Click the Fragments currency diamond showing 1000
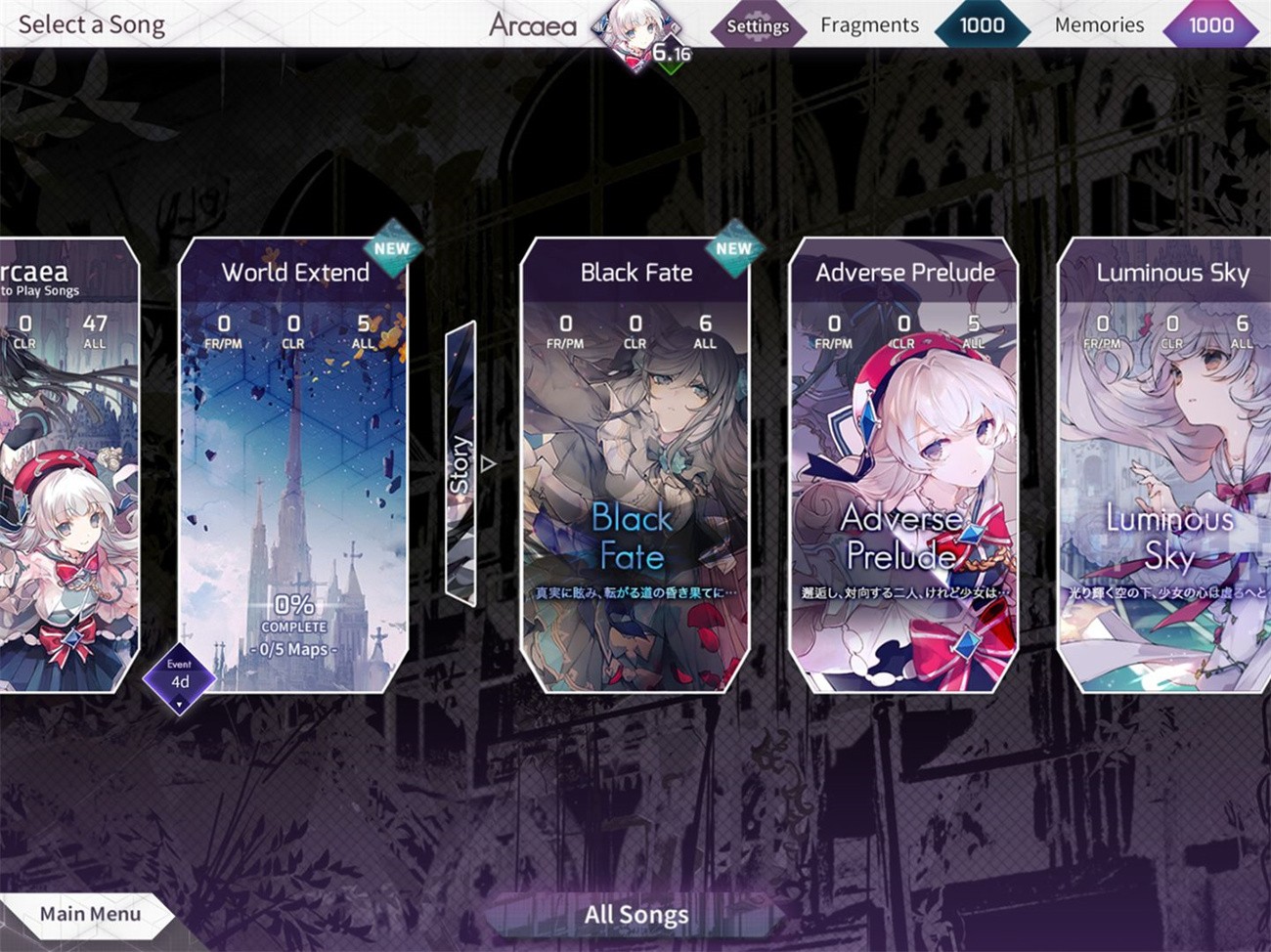The width and height of the screenshot is (1271, 952). (x=981, y=26)
